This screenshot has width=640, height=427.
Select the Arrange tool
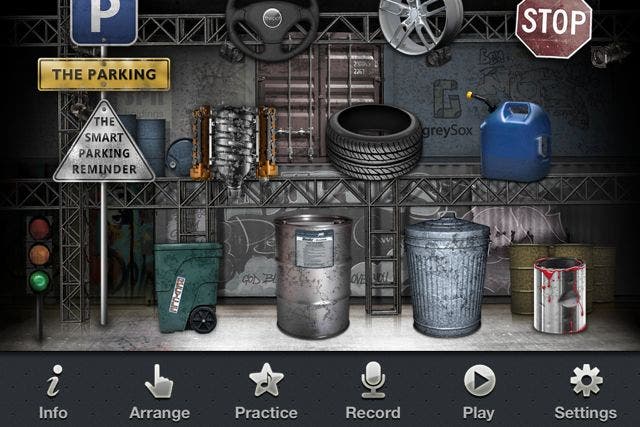159,391
